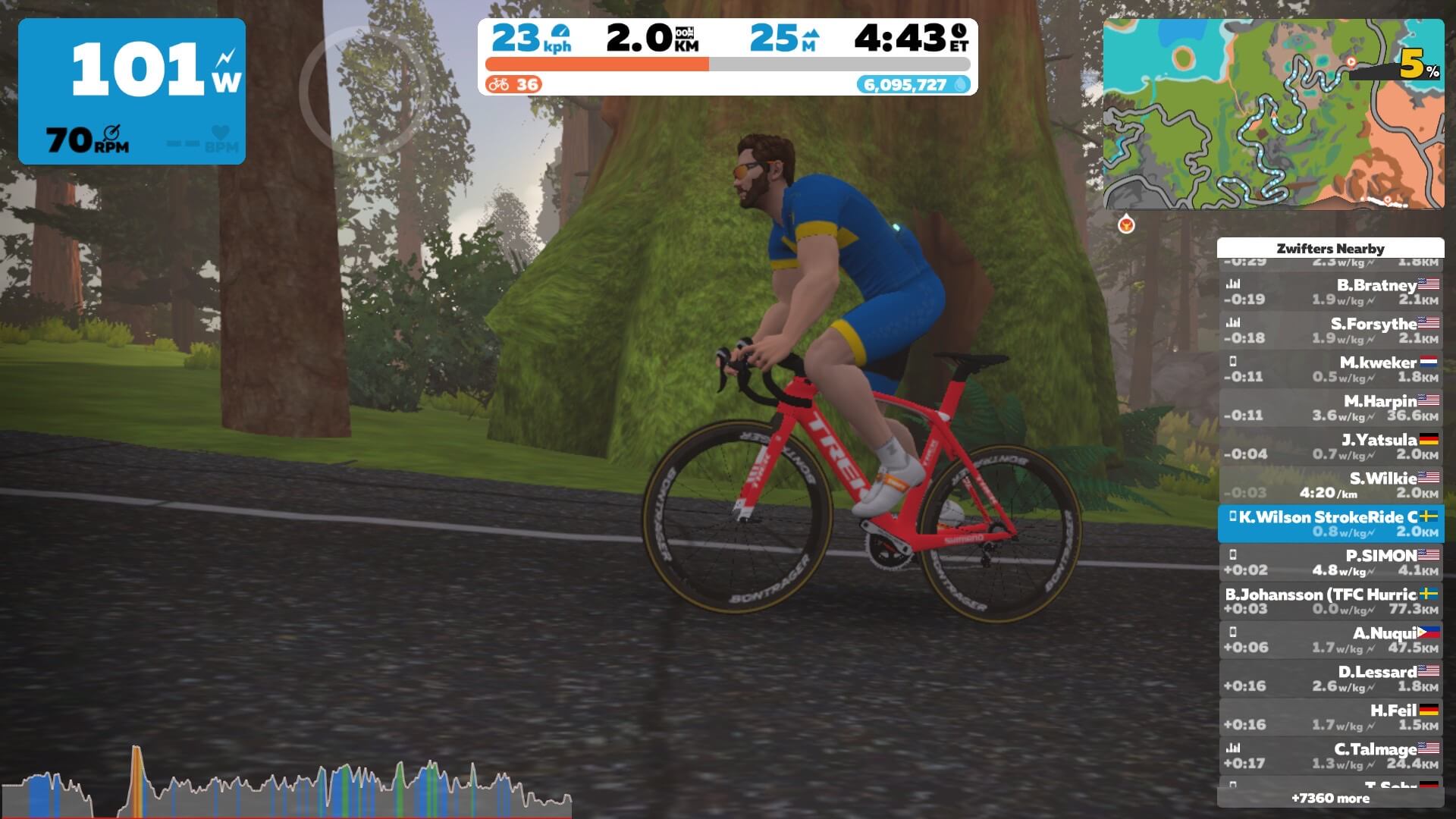Choose runner S.Wilkie in the list
Image resolution: width=1456 pixels, height=819 pixels.
1331,485
